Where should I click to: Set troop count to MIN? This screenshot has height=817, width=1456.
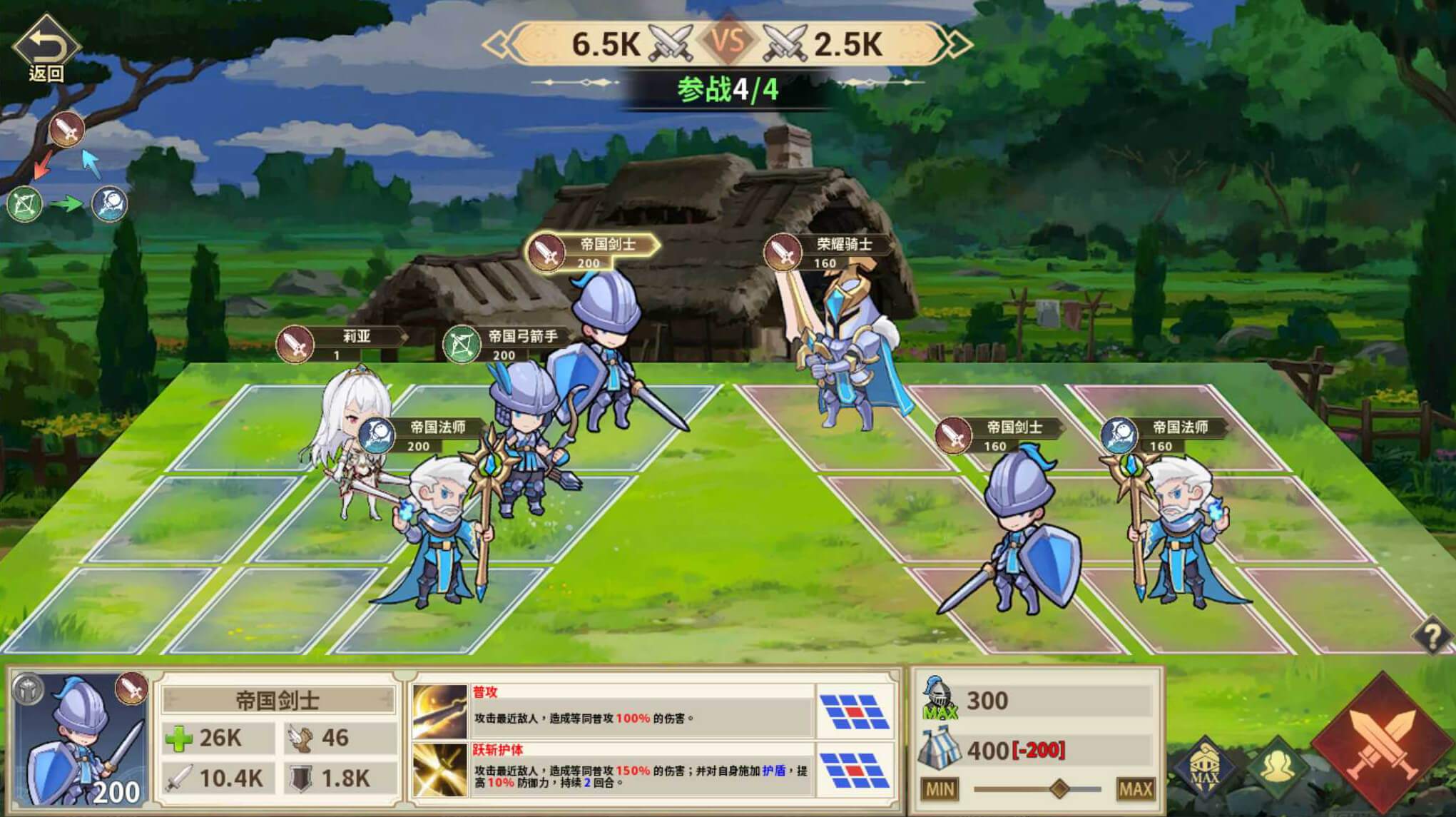pyautogui.click(x=940, y=789)
